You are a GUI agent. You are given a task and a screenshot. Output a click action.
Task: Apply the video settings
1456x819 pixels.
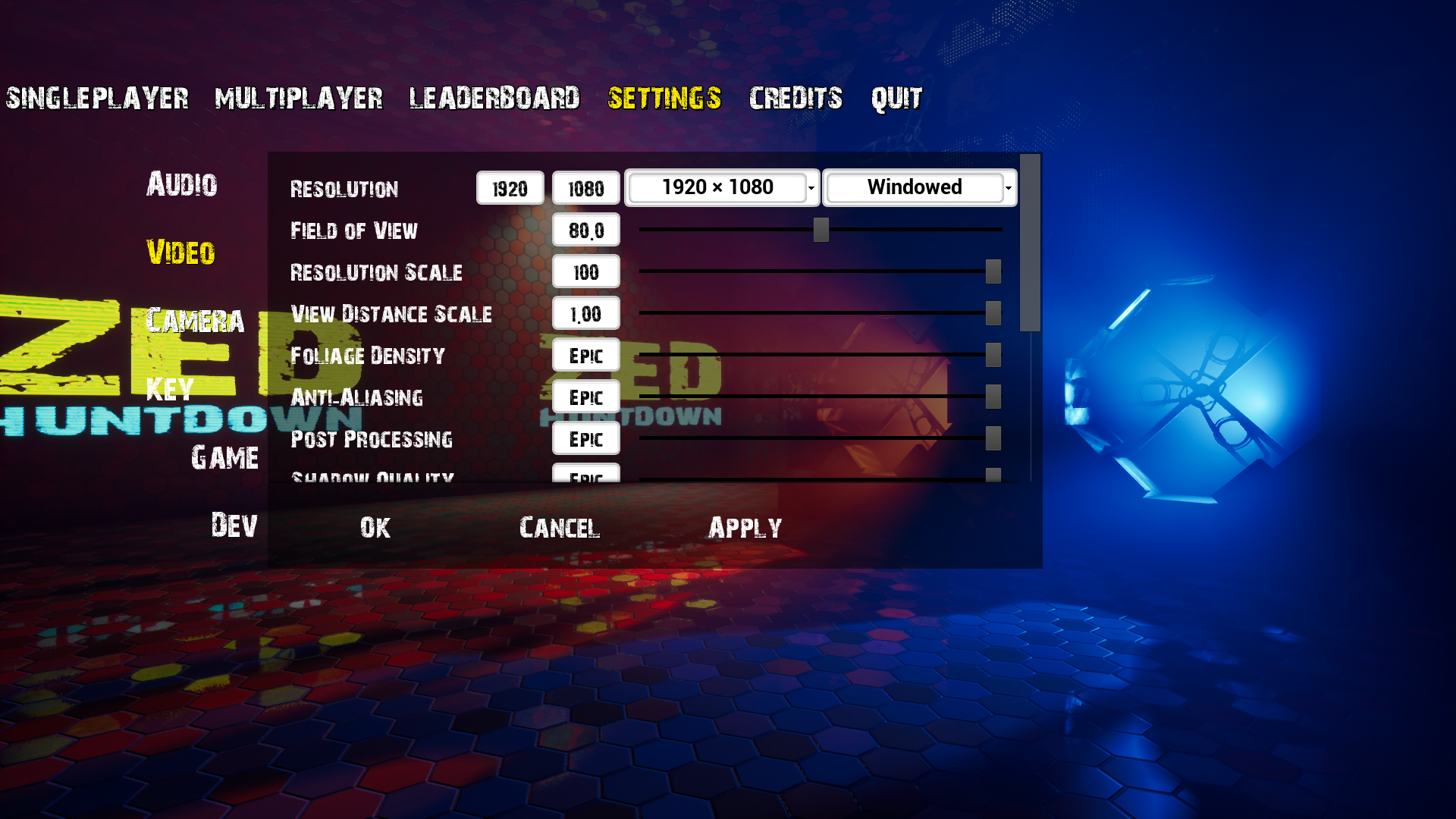click(745, 528)
